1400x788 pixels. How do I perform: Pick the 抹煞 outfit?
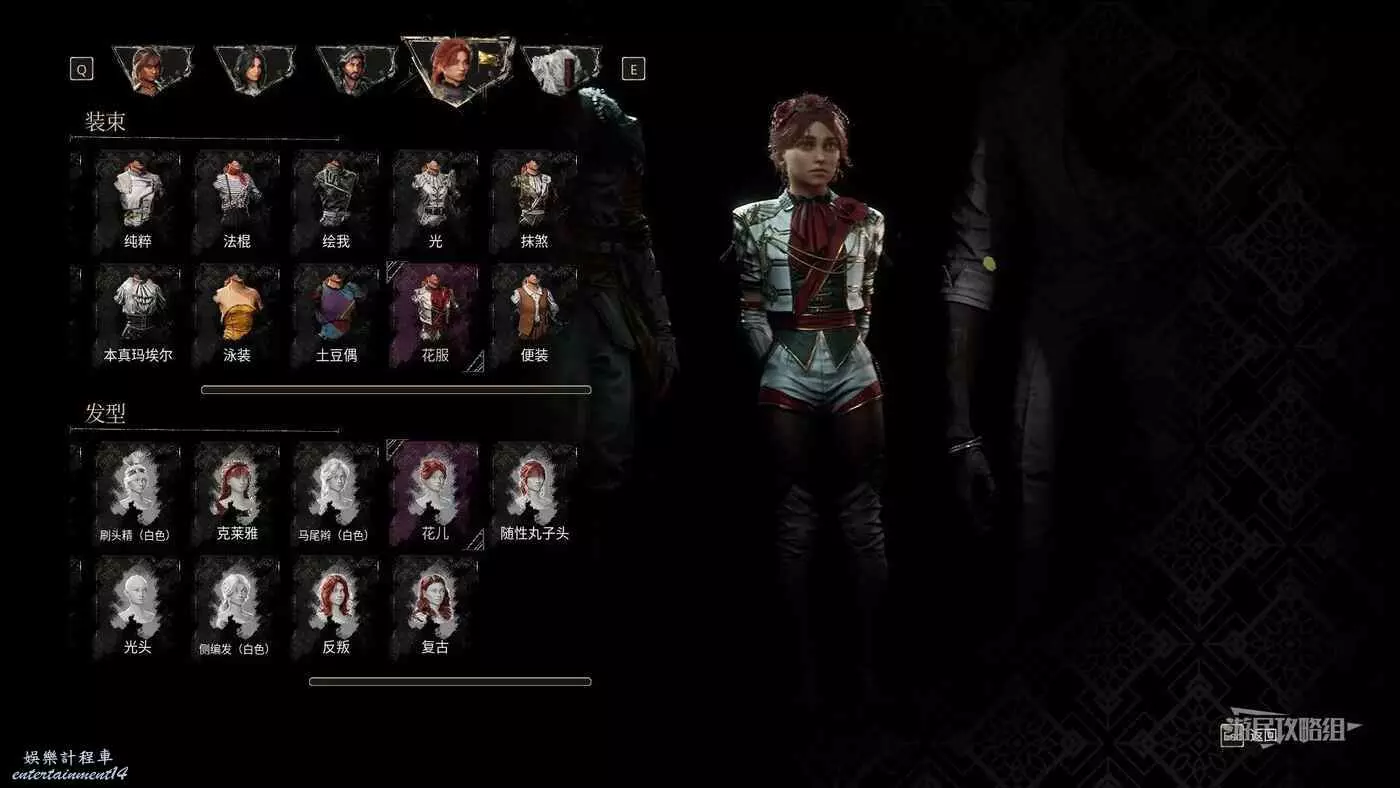click(x=535, y=200)
